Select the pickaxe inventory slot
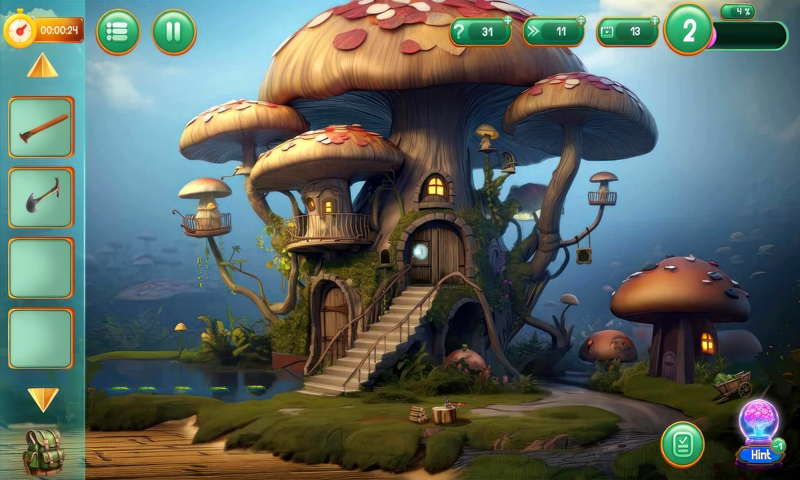This screenshot has width=800, height=480. (x=41, y=197)
